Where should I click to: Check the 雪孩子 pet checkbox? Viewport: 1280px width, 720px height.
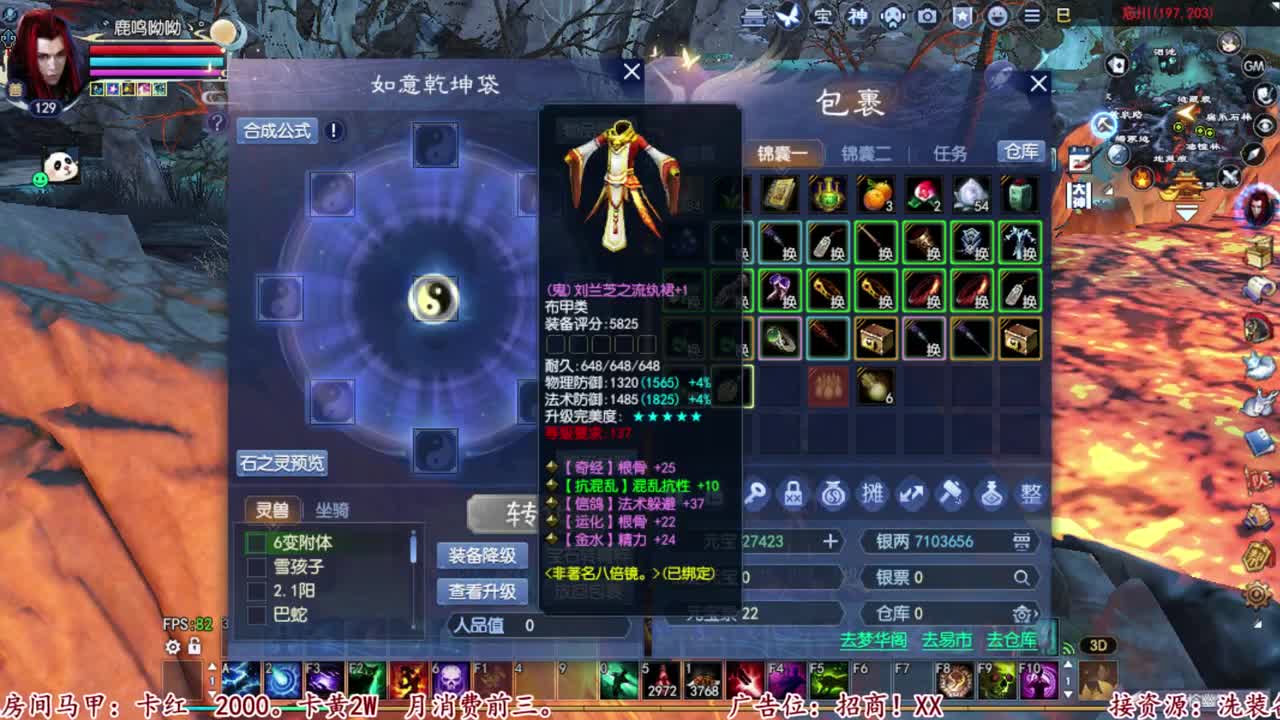click(x=255, y=567)
